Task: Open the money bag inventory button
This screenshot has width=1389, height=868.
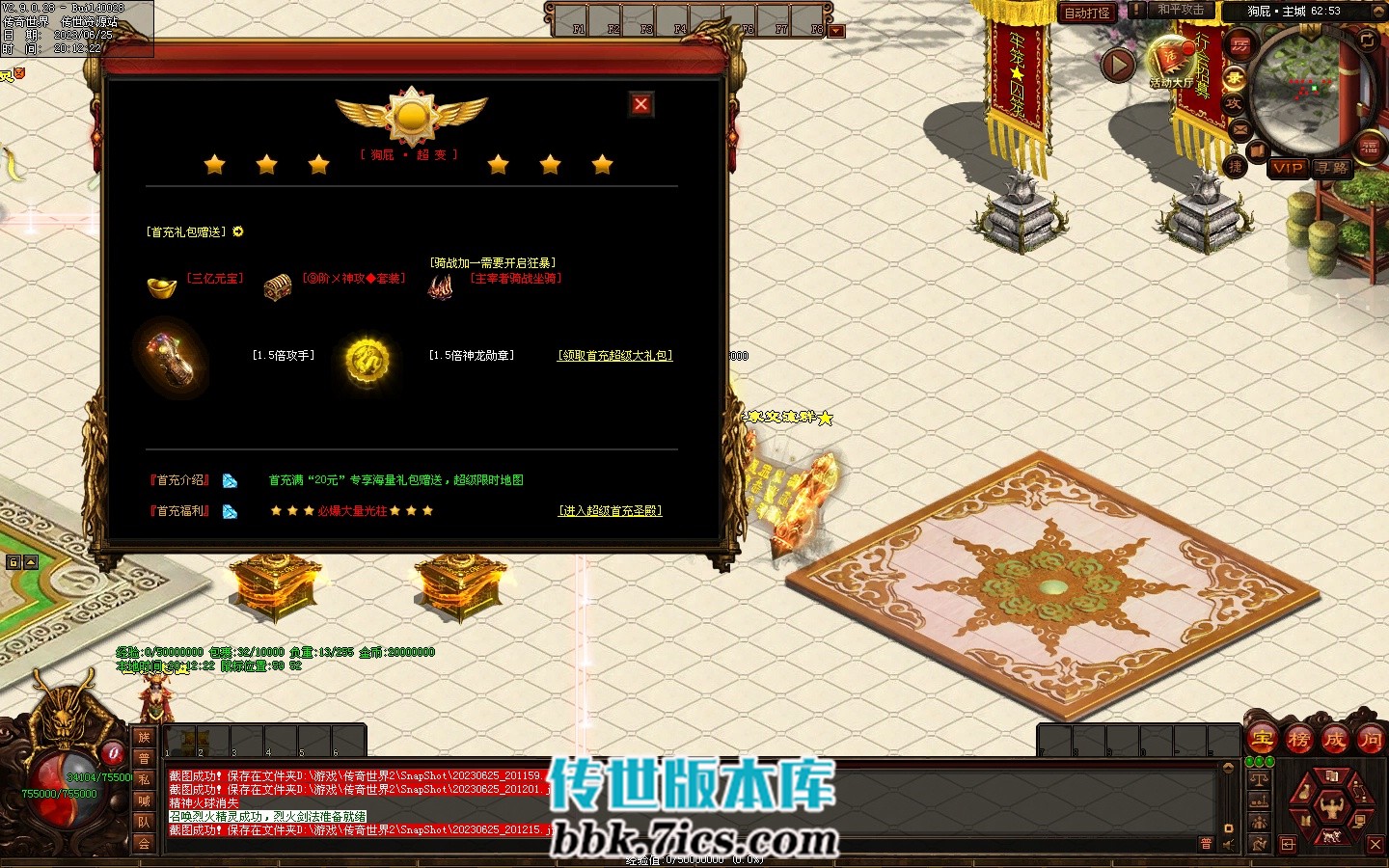Action: (x=1305, y=793)
